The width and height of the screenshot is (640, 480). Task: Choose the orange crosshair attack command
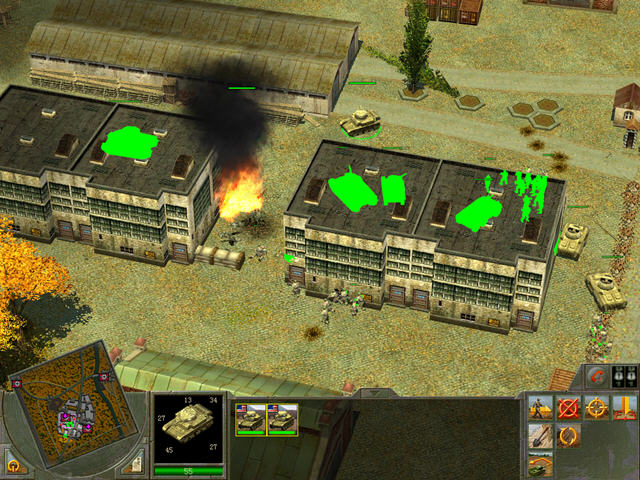pos(597,408)
